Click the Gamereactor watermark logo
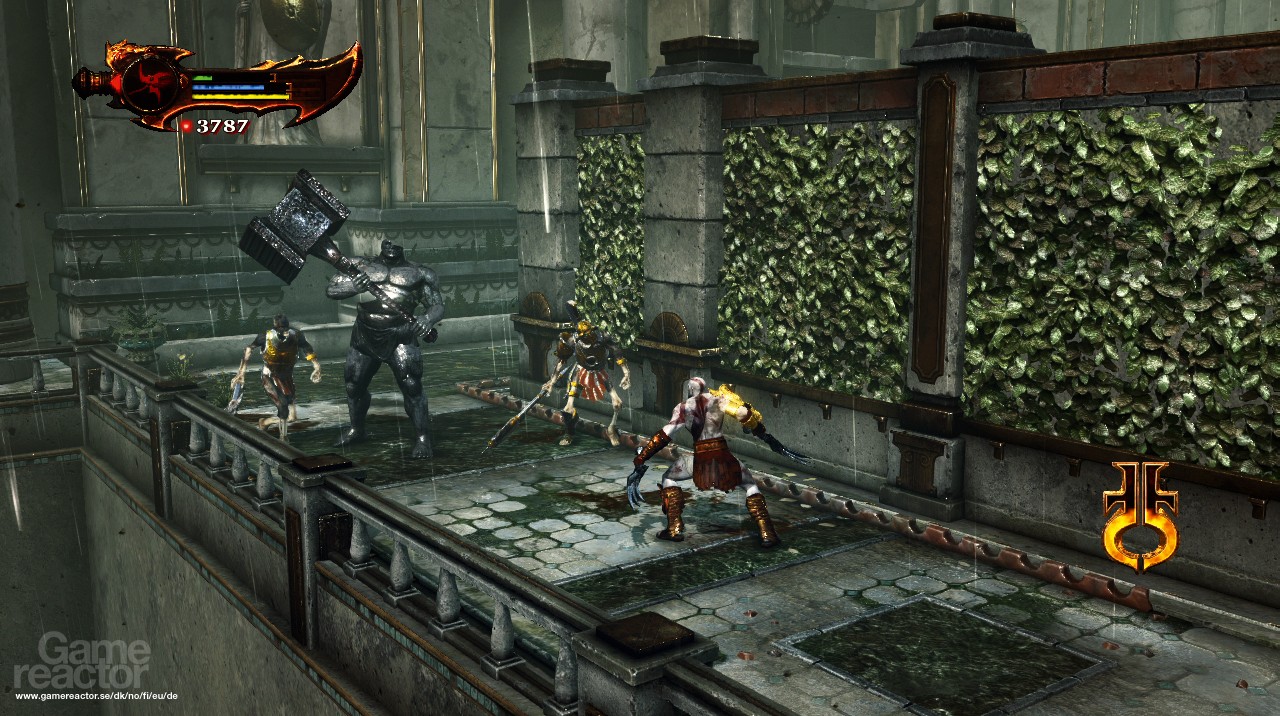The image size is (1280, 716). (x=94, y=661)
